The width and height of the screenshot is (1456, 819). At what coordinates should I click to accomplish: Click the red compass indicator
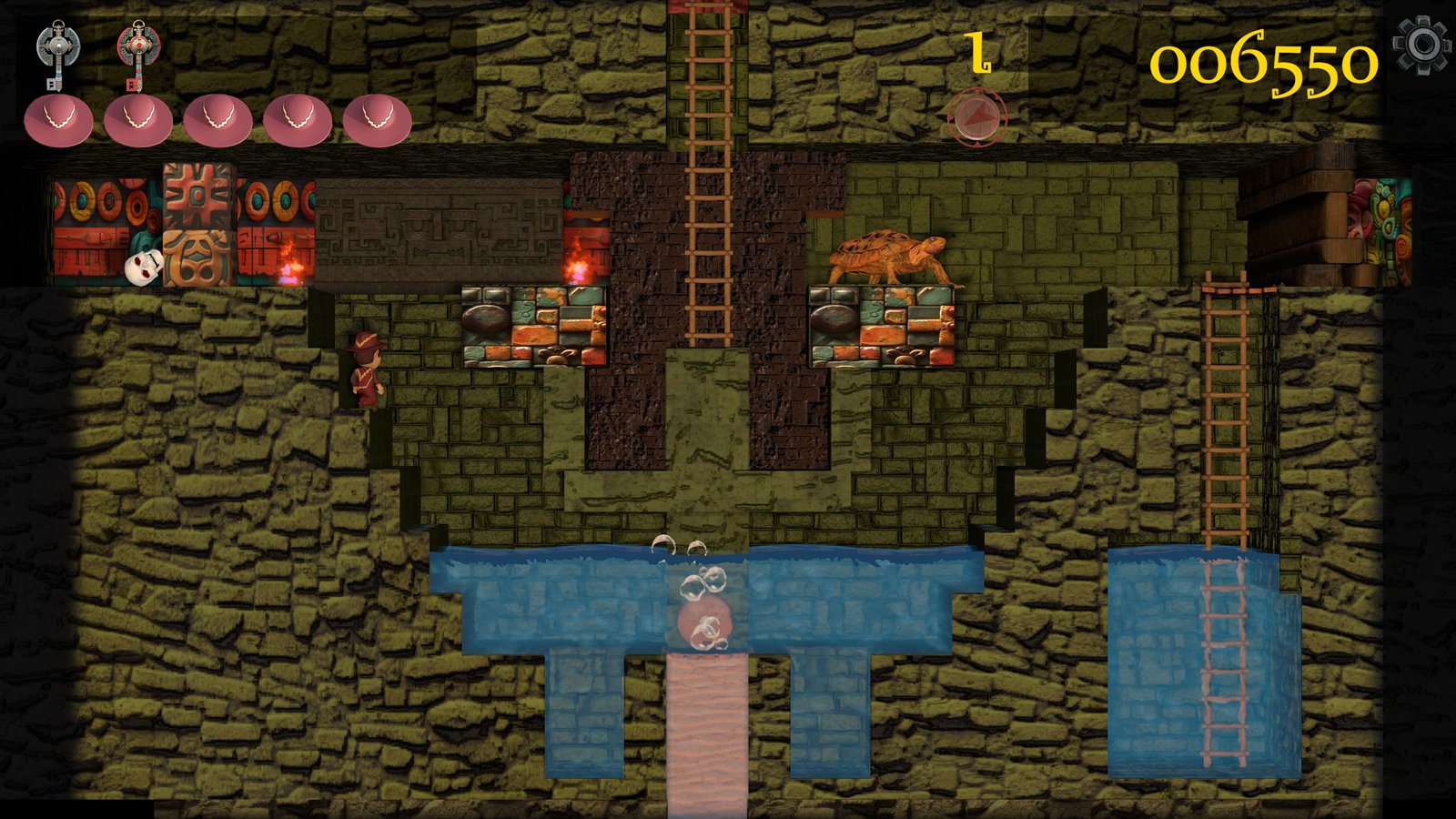coord(976,117)
